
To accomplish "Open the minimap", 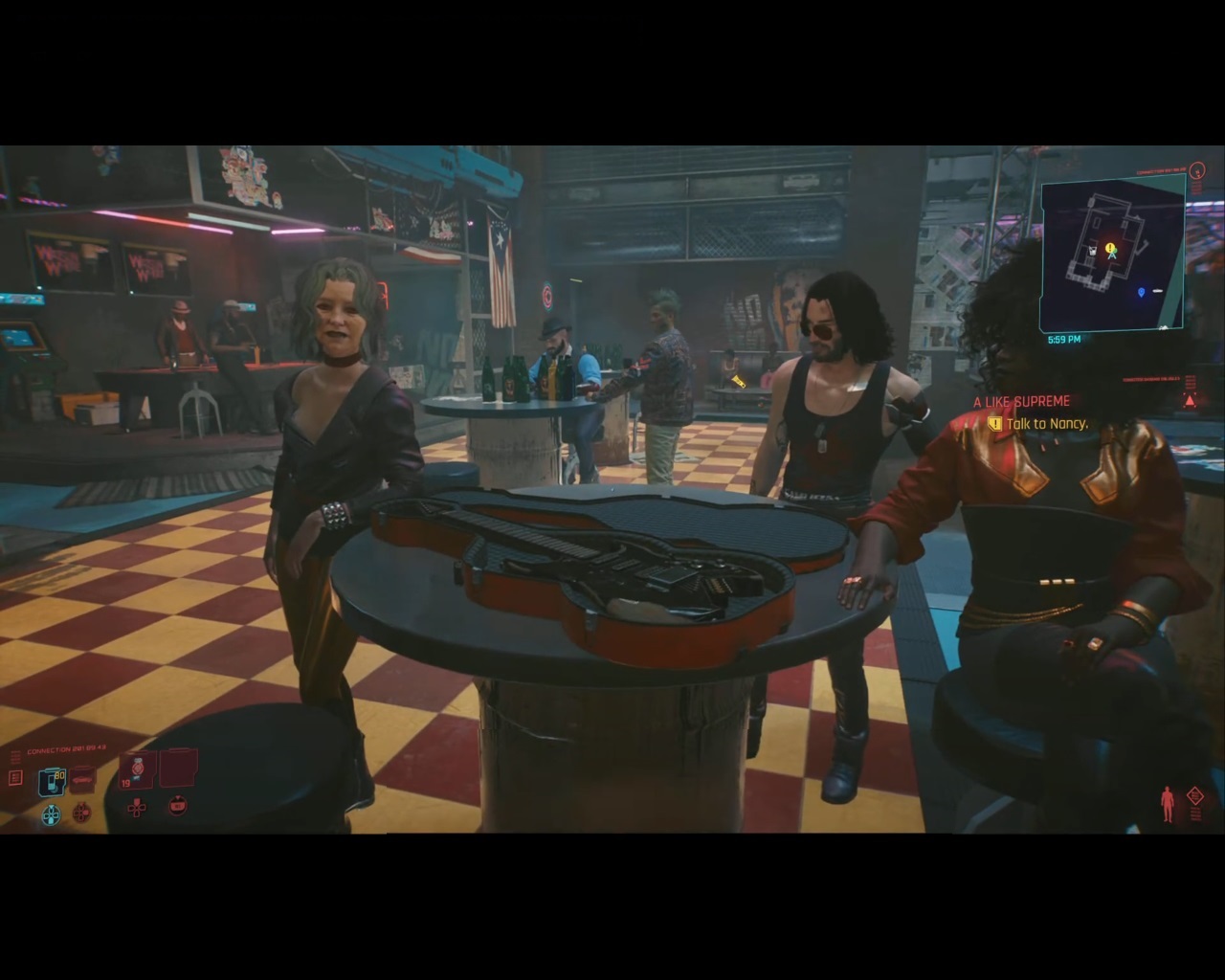I will [x=1112, y=255].
